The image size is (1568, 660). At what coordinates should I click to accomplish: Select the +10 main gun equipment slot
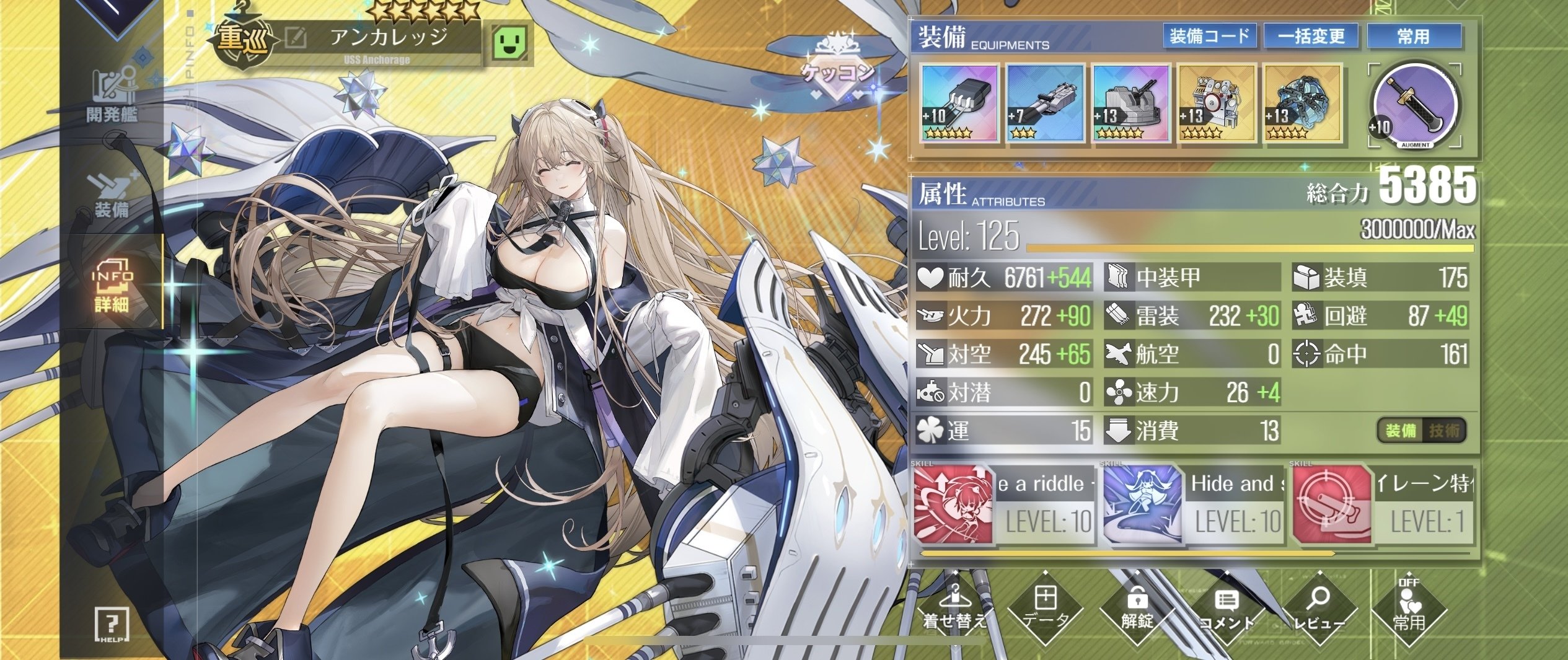[959, 103]
